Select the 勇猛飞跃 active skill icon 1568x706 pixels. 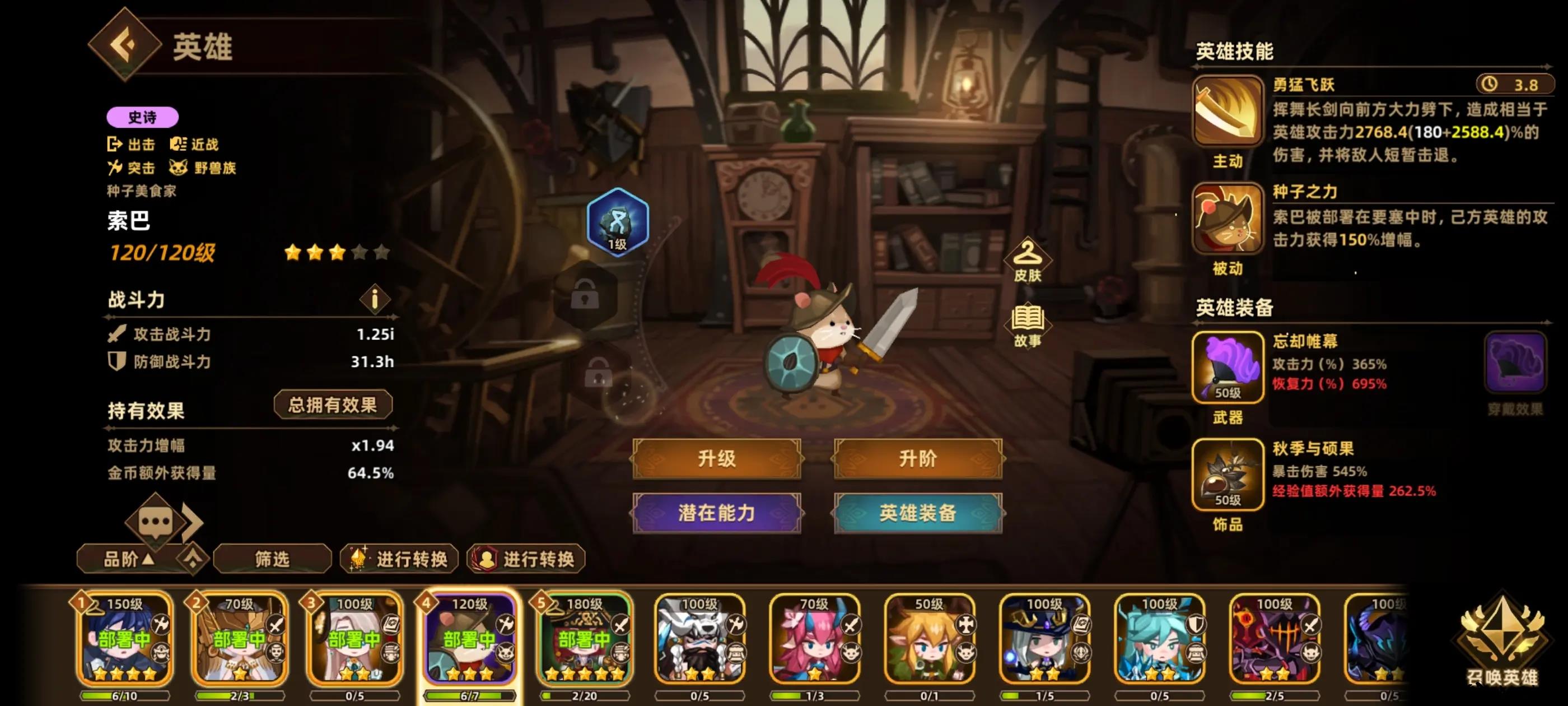(x=1227, y=112)
